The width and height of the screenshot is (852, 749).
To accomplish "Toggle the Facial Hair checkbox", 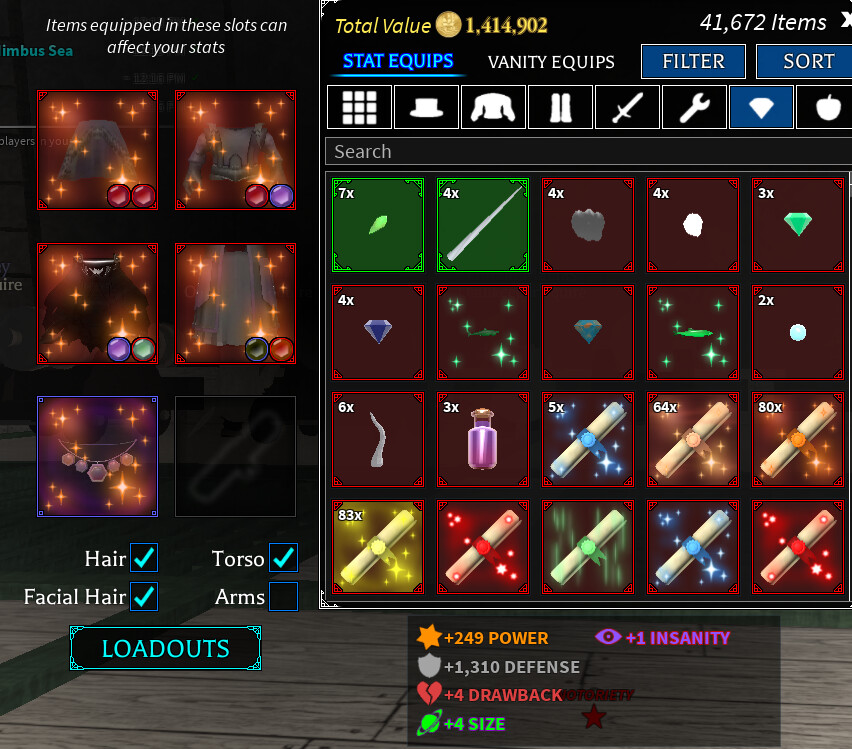I will pos(144,597).
